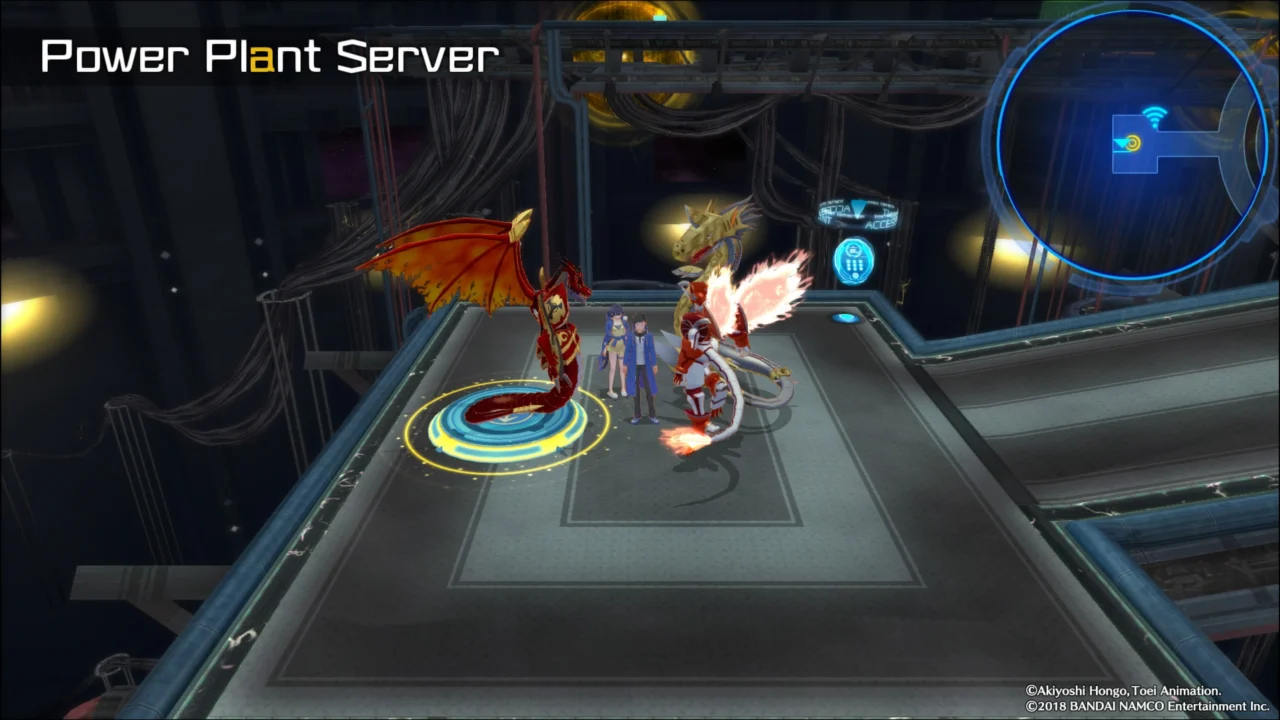Viewport: 1280px width, 720px height.
Task: Select the glowing blue floor sensor near the platform edge
Action: 845,318
